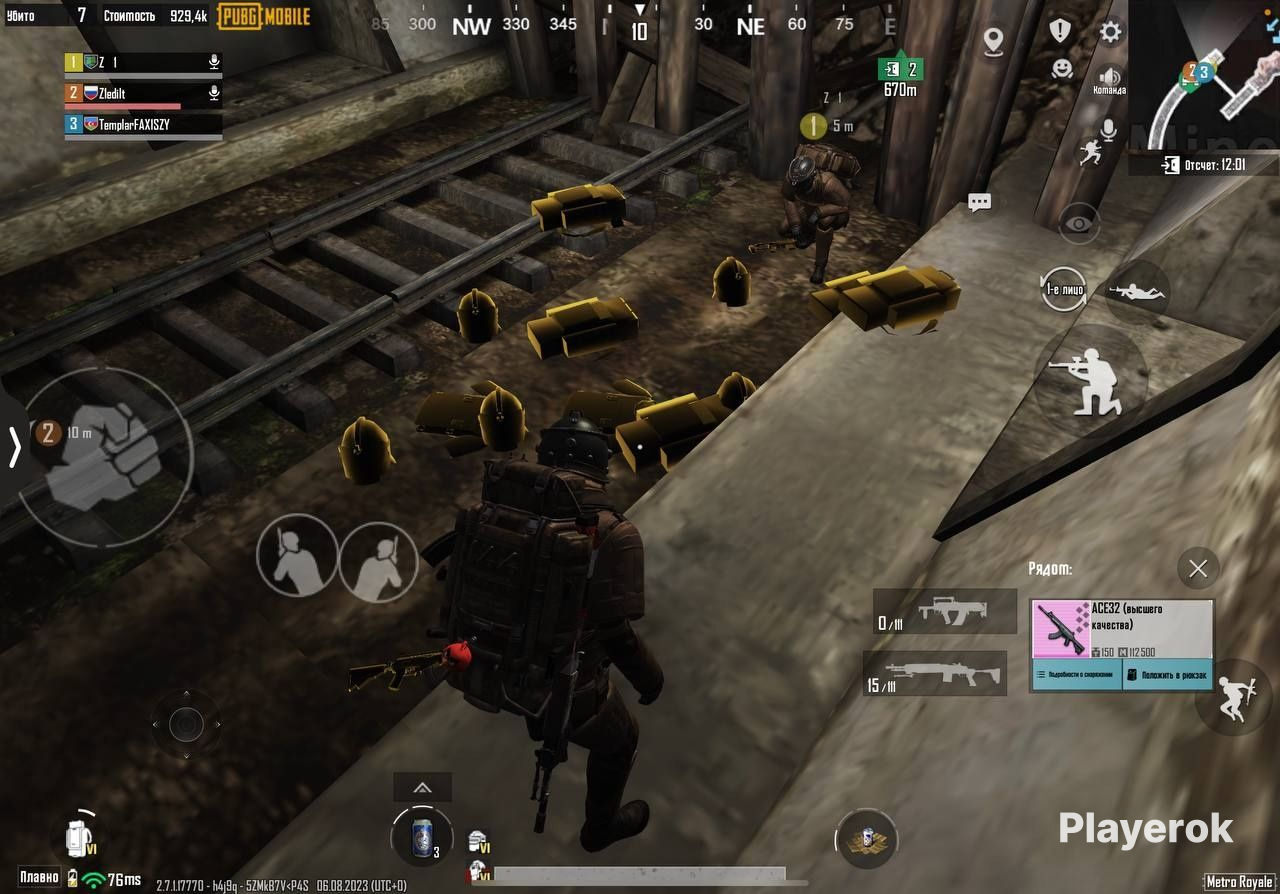Use the energy drink can
This screenshot has width=1280, height=894.
(423, 836)
